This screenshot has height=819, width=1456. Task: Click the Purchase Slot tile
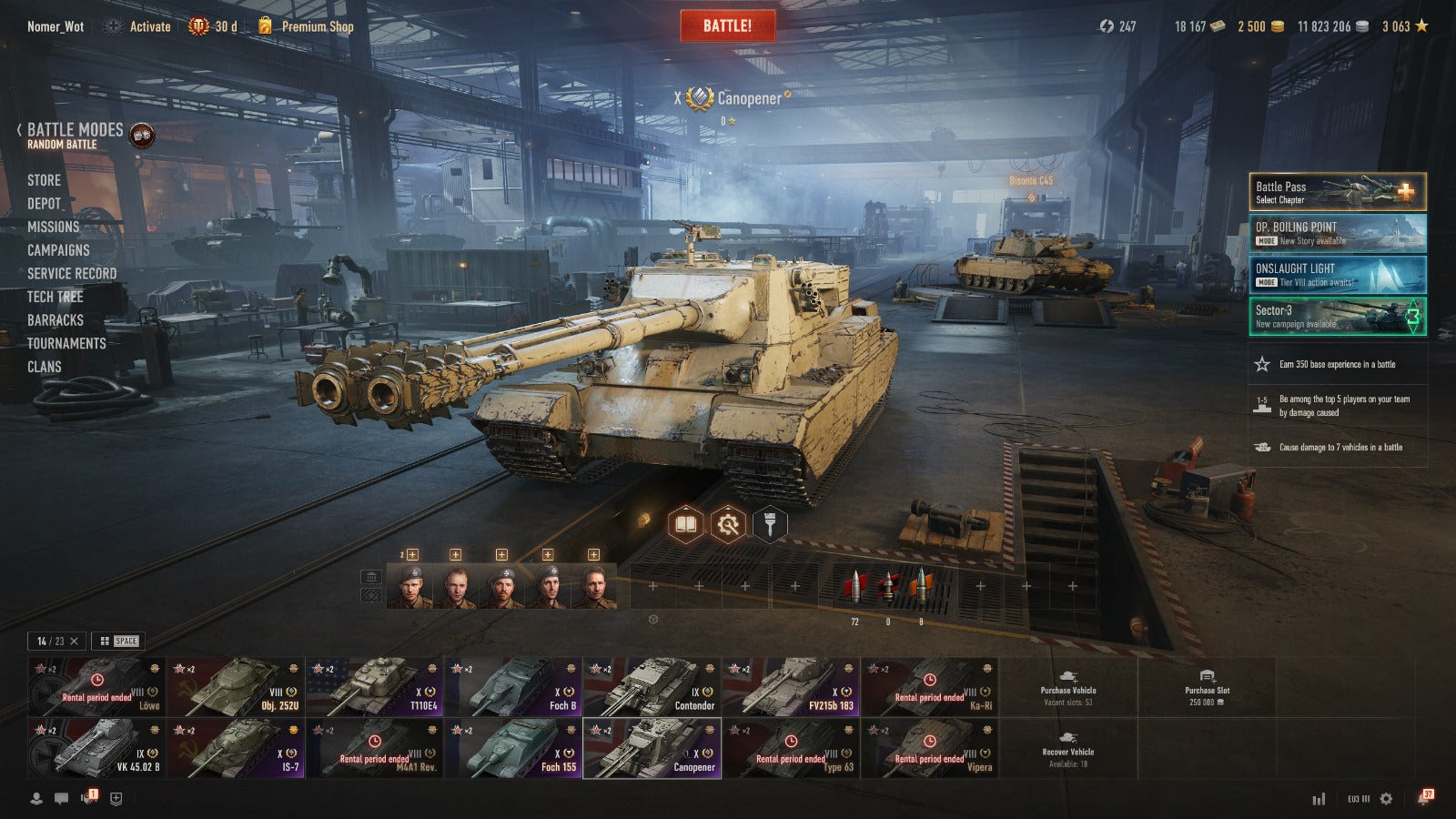1207,688
